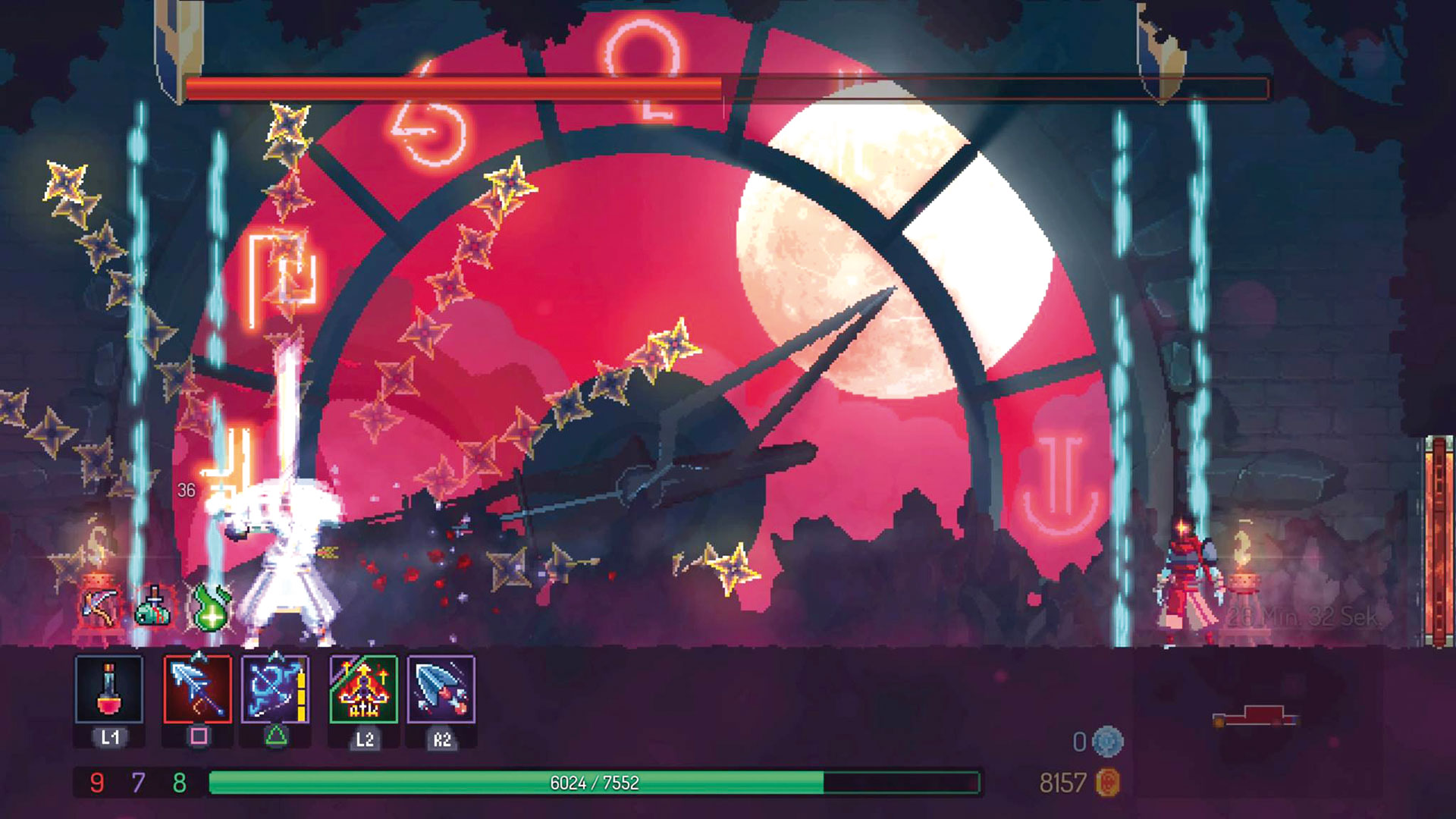Select the health flask slot

tap(109, 689)
